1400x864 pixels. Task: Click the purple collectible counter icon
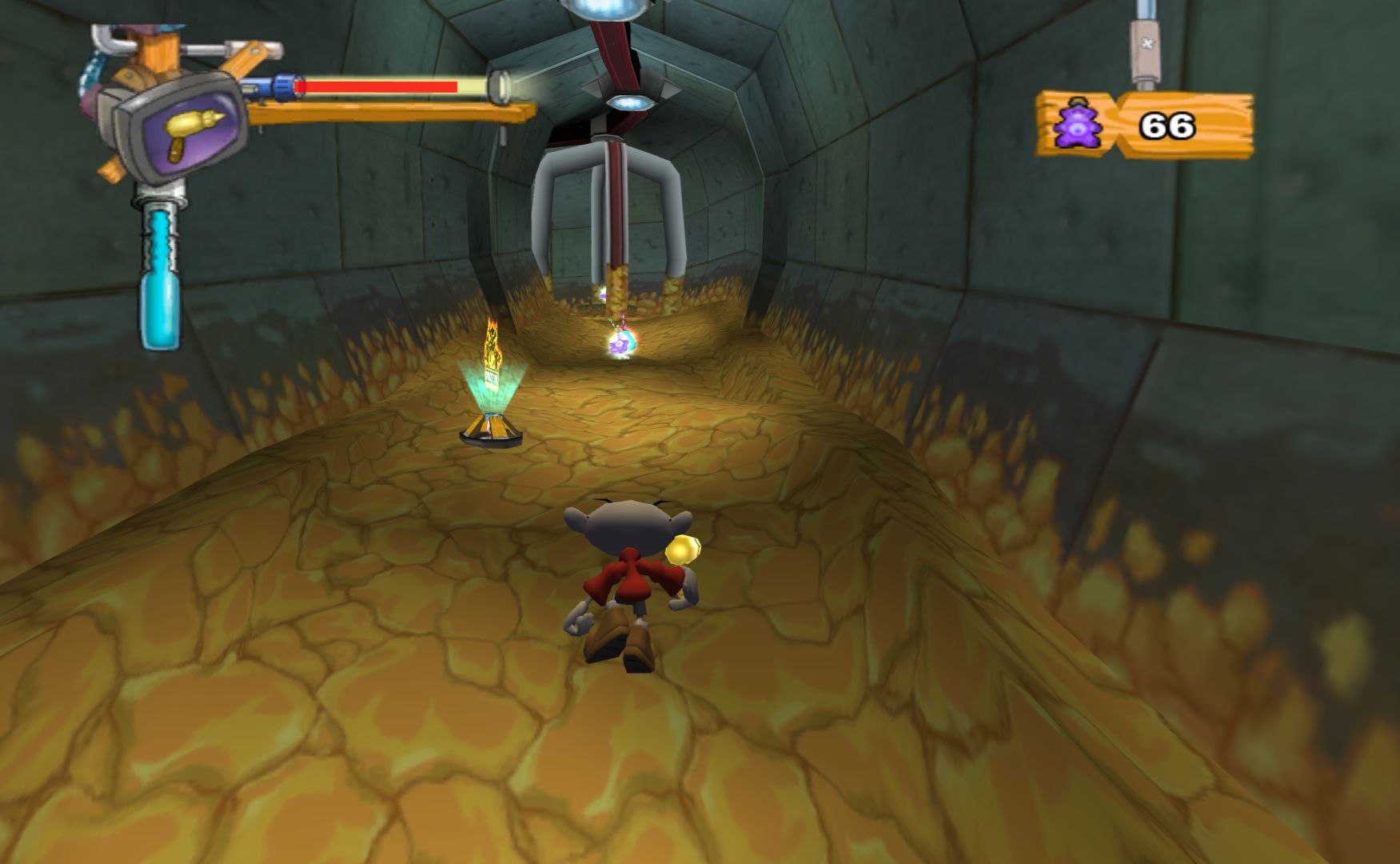pos(1077,125)
